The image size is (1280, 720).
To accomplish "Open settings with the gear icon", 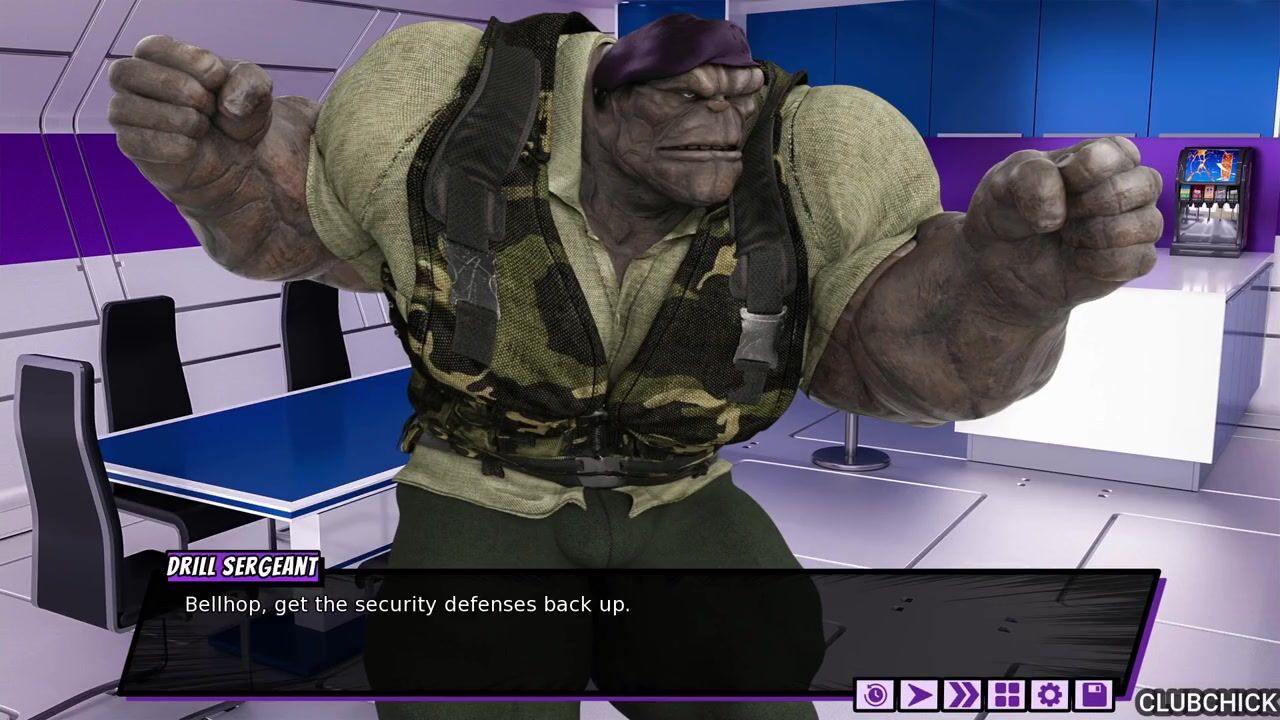I will tap(1049, 695).
